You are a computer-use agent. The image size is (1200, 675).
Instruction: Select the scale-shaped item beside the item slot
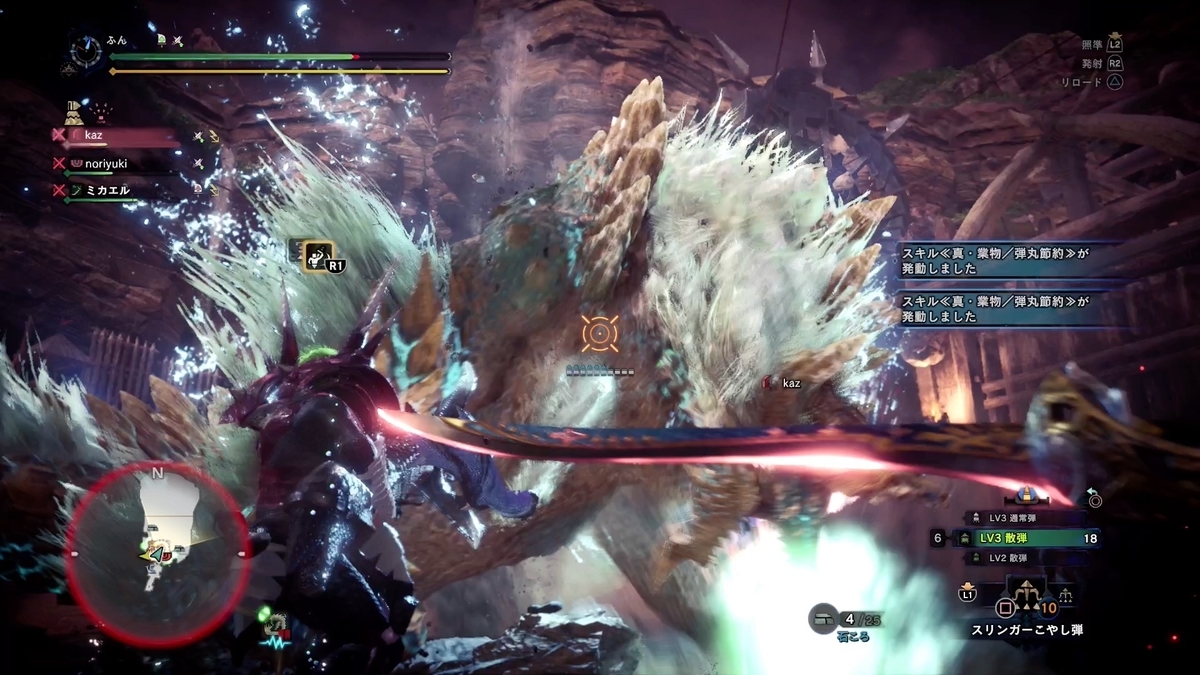(x=1066, y=594)
